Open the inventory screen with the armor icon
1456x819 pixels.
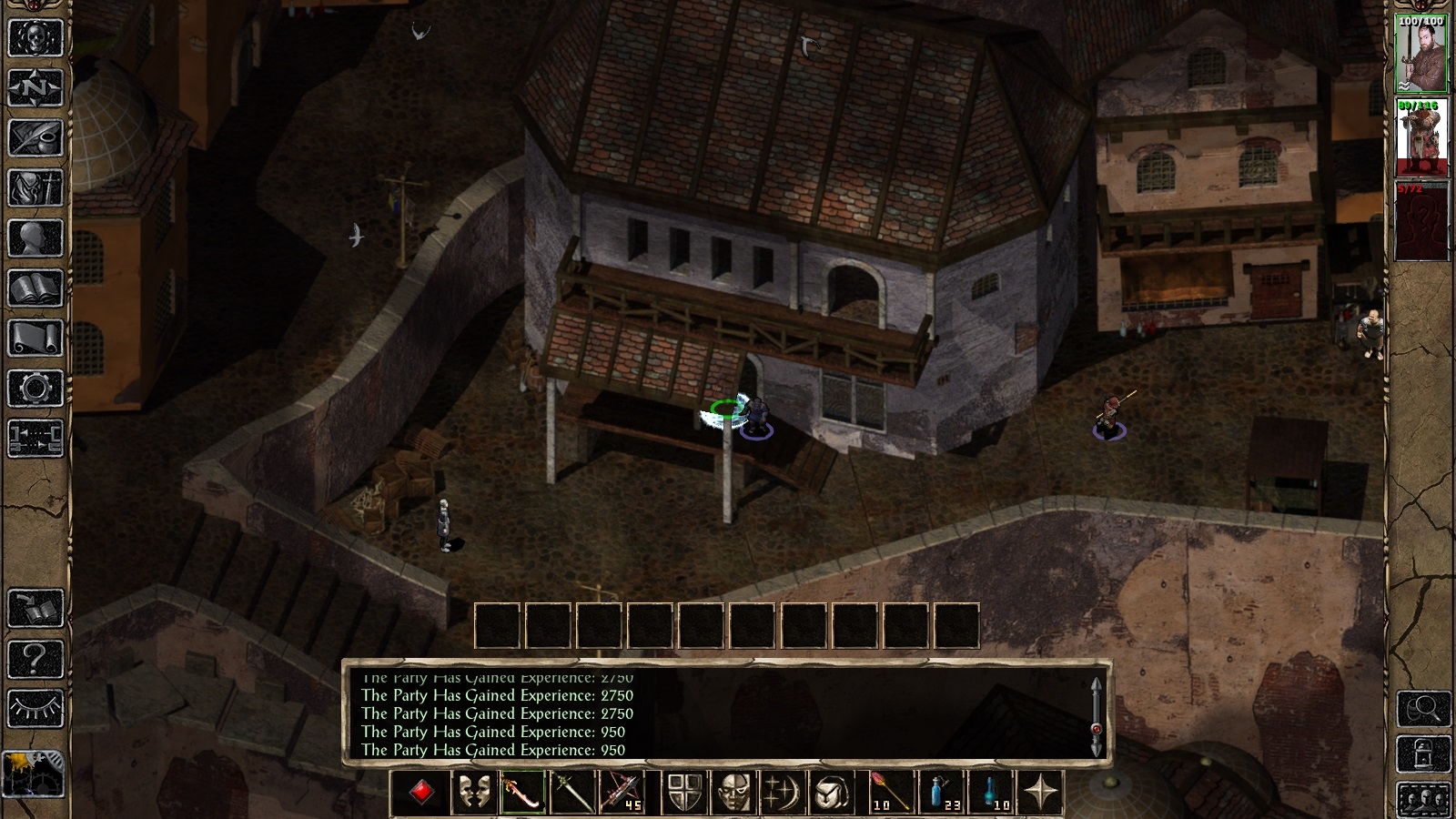click(35, 189)
